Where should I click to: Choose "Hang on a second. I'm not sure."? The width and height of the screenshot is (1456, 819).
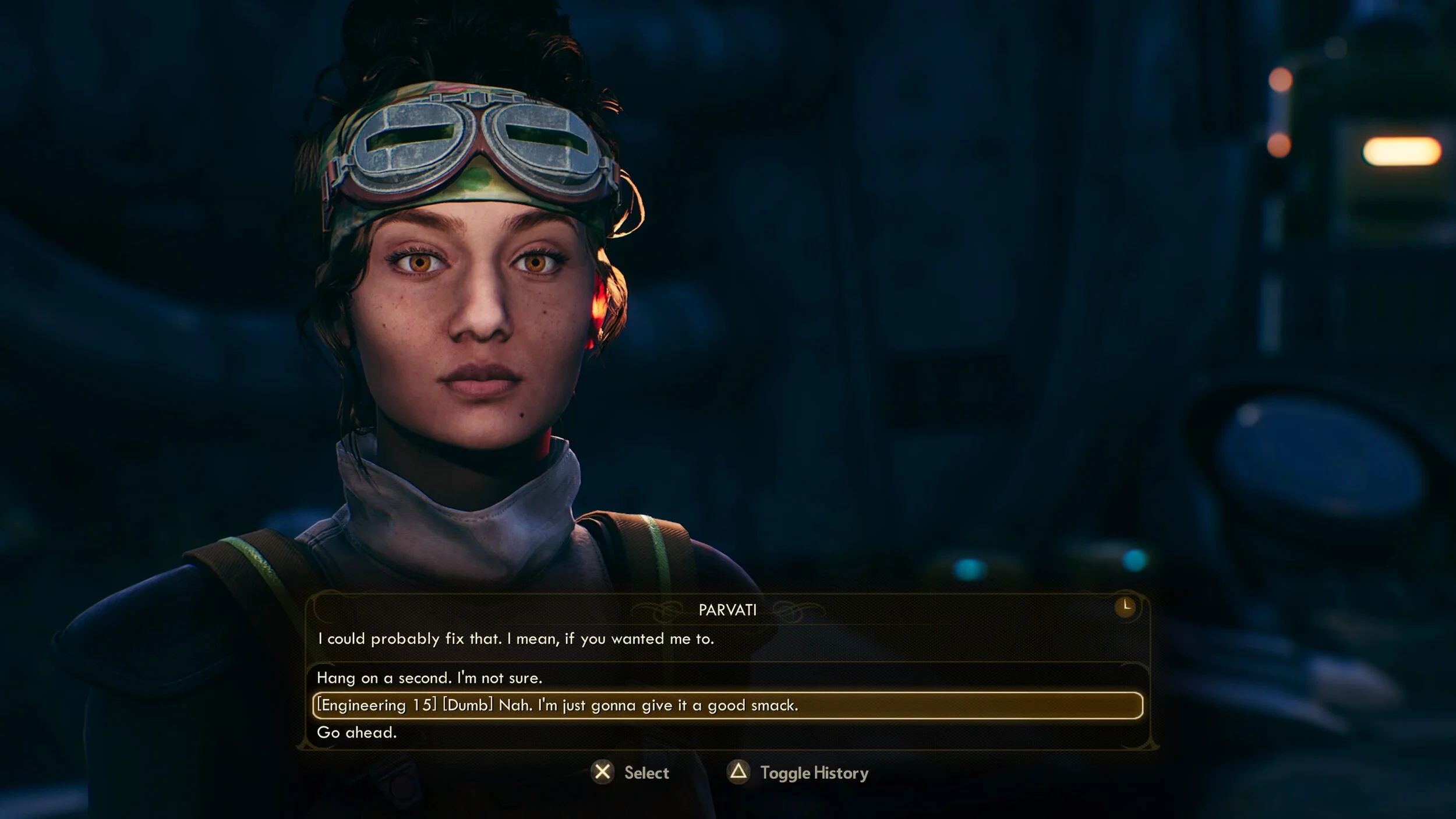(429, 678)
